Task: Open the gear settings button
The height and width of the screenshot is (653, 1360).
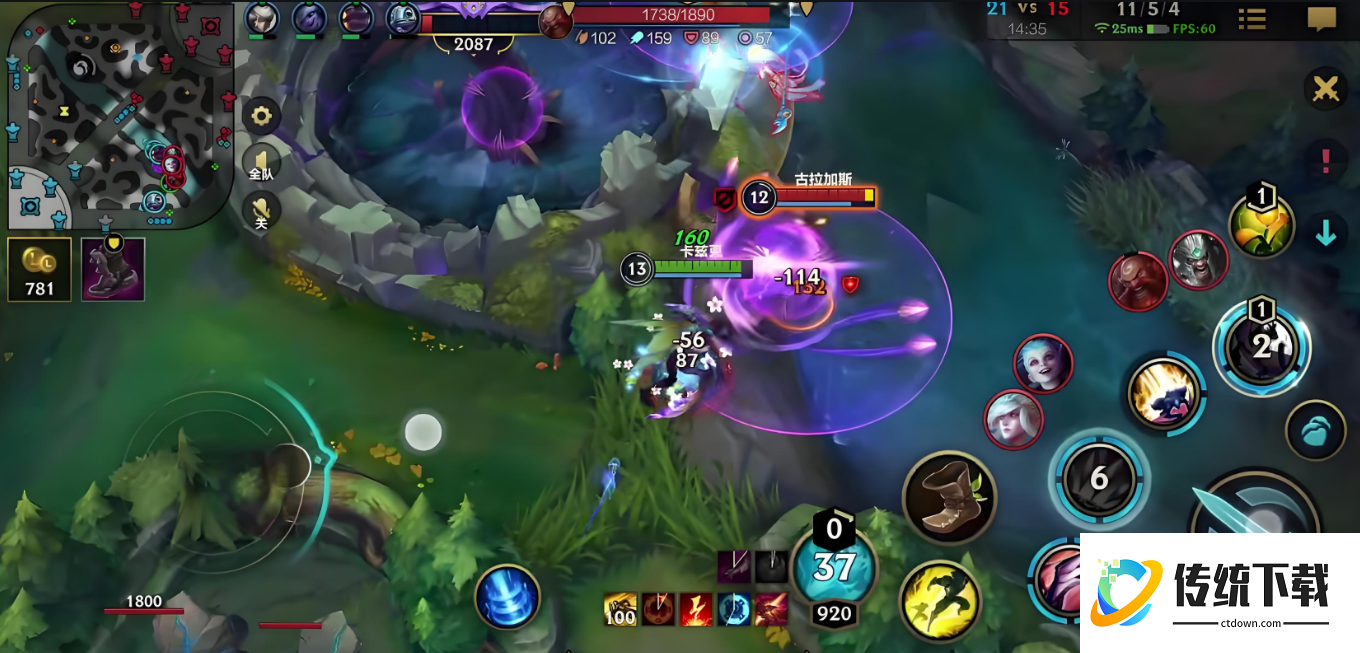Action: (262, 116)
